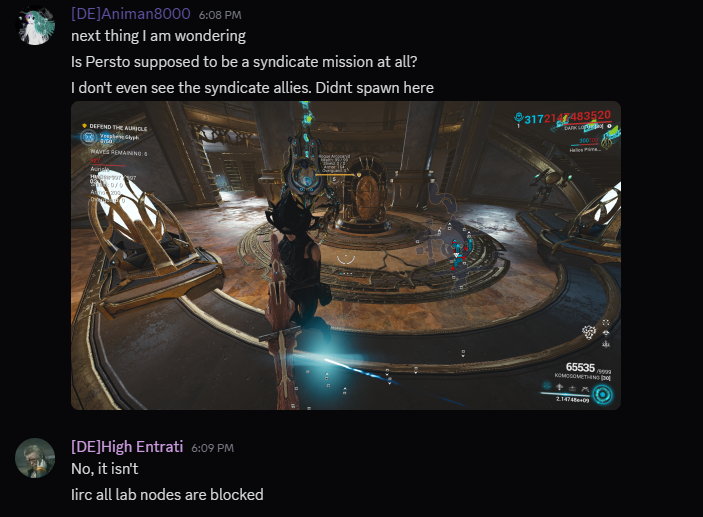Open the embedded Warframe screenshot attachment
Image resolution: width=703 pixels, height=517 pixels.
point(345,255)
